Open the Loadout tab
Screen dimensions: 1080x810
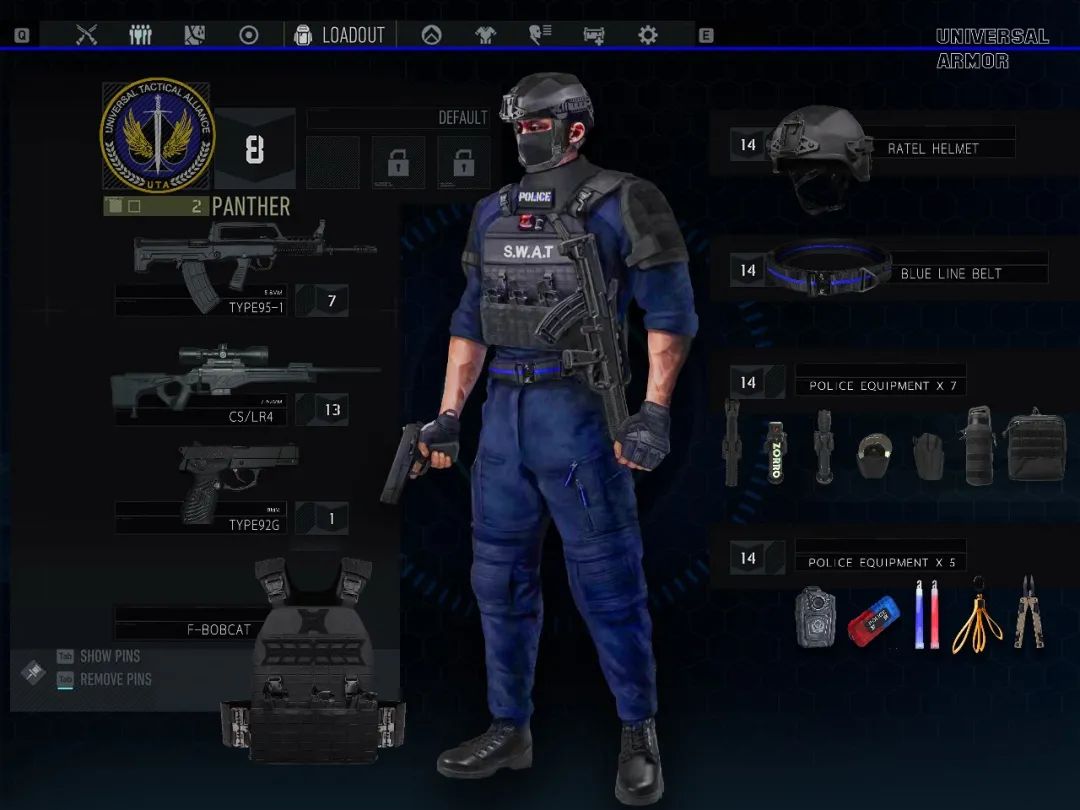pos(340,35)
